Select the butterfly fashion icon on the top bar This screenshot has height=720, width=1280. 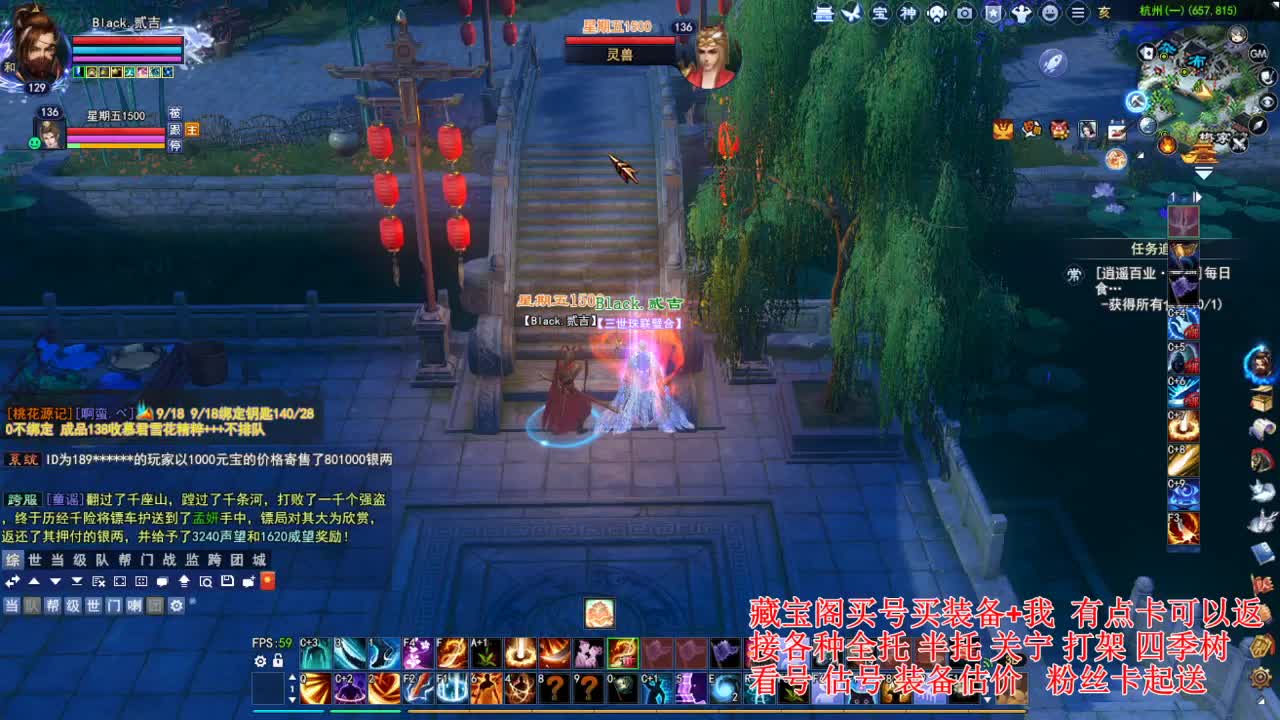pyautogui.click(x=851, y=14)
